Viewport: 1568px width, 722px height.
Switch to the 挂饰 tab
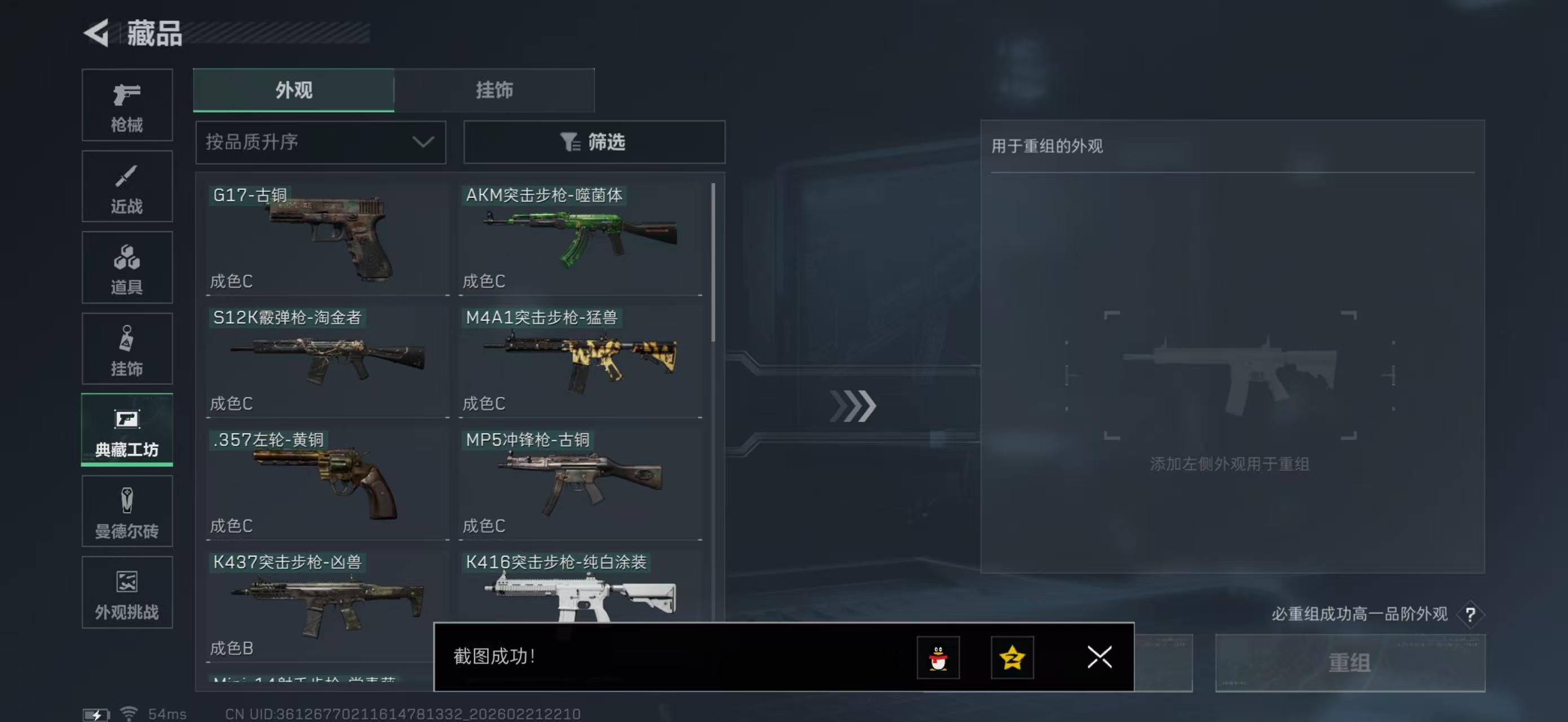pos(494,90)
